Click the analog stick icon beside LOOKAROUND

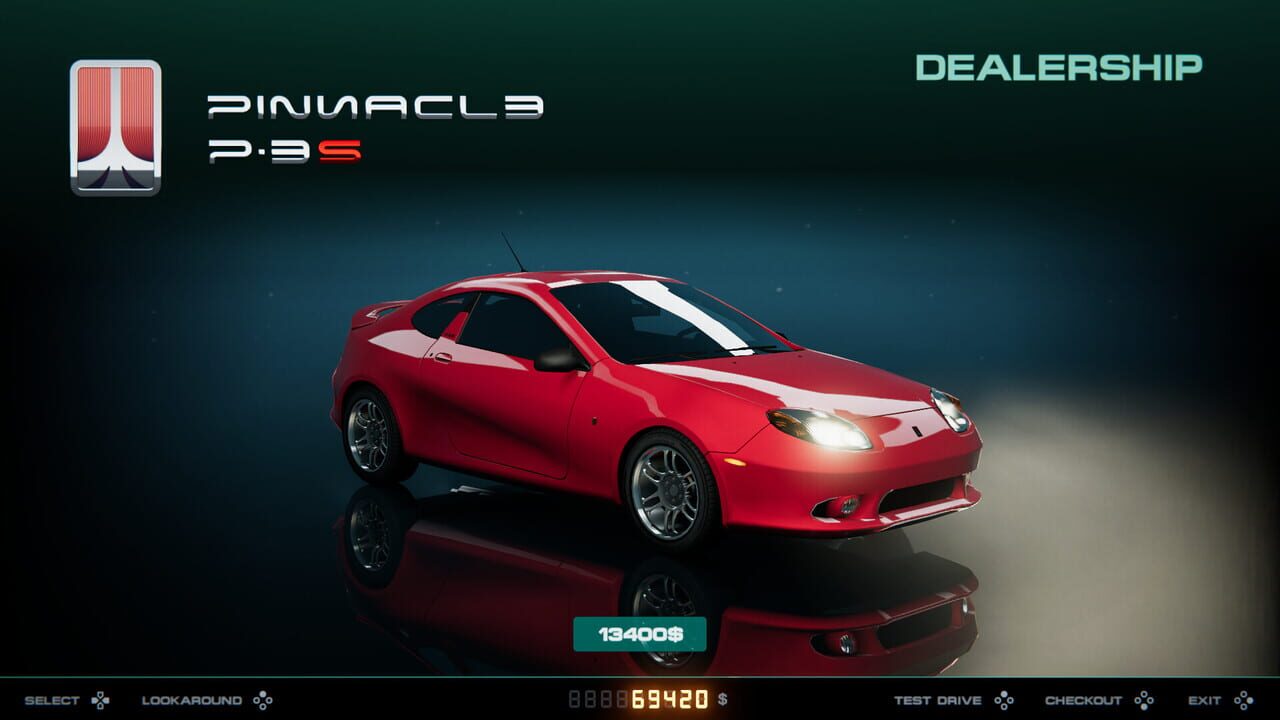(x=263, y=700)
